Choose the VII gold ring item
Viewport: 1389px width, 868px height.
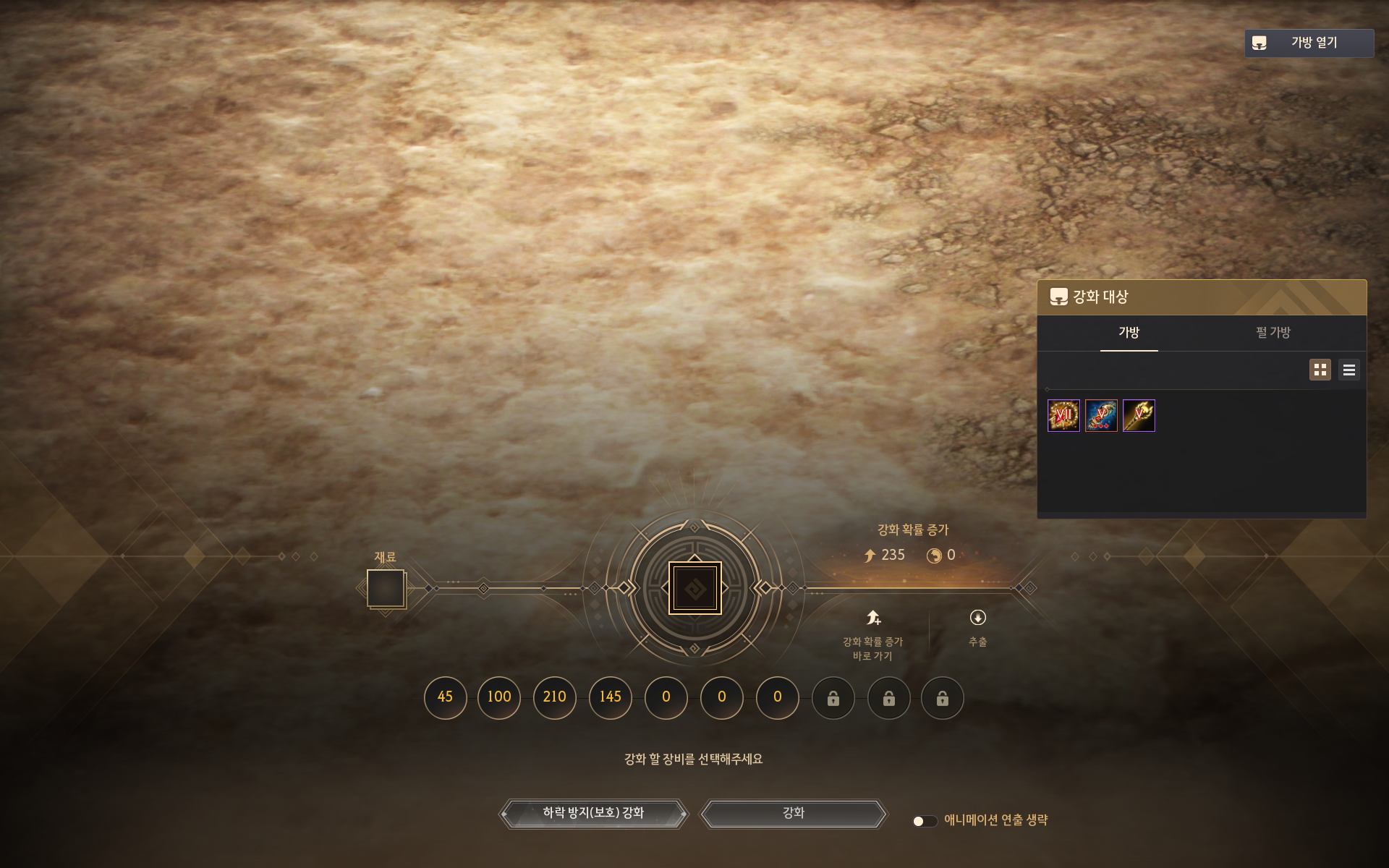[x=1063, y=415]
